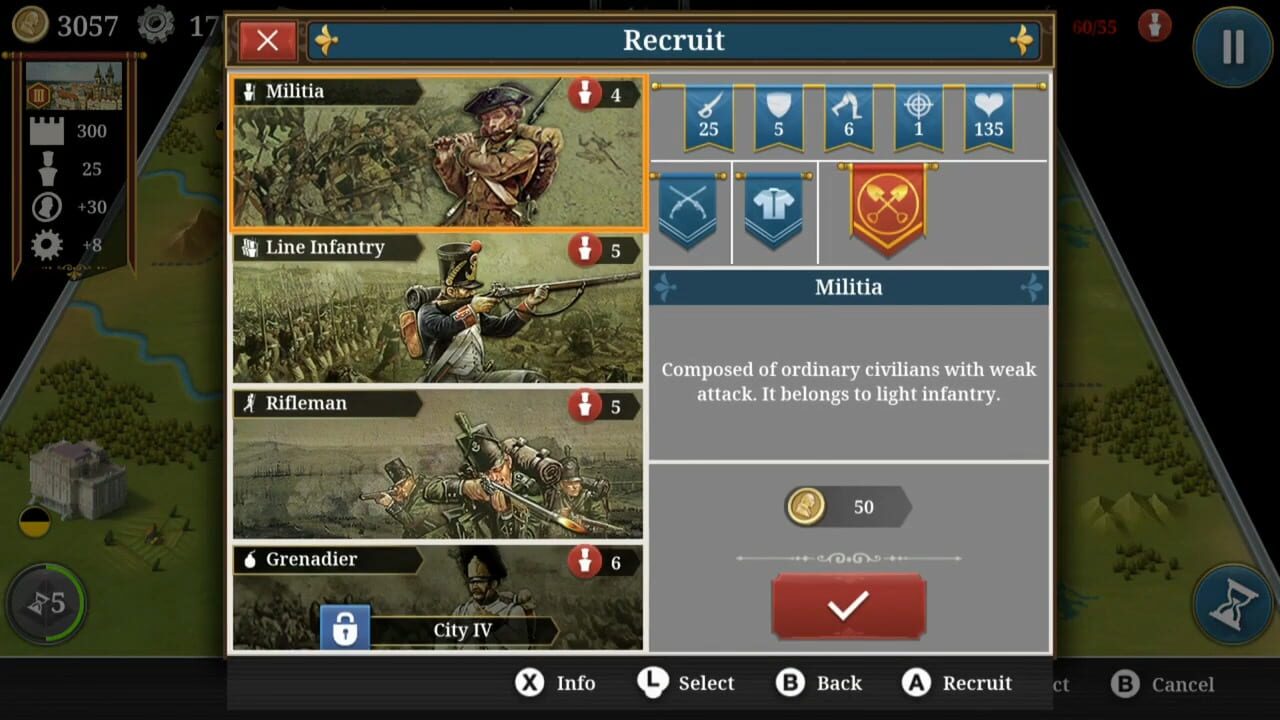
Task: Select the hourglass end-turn icon
Action: click(x=1230, y=603)
